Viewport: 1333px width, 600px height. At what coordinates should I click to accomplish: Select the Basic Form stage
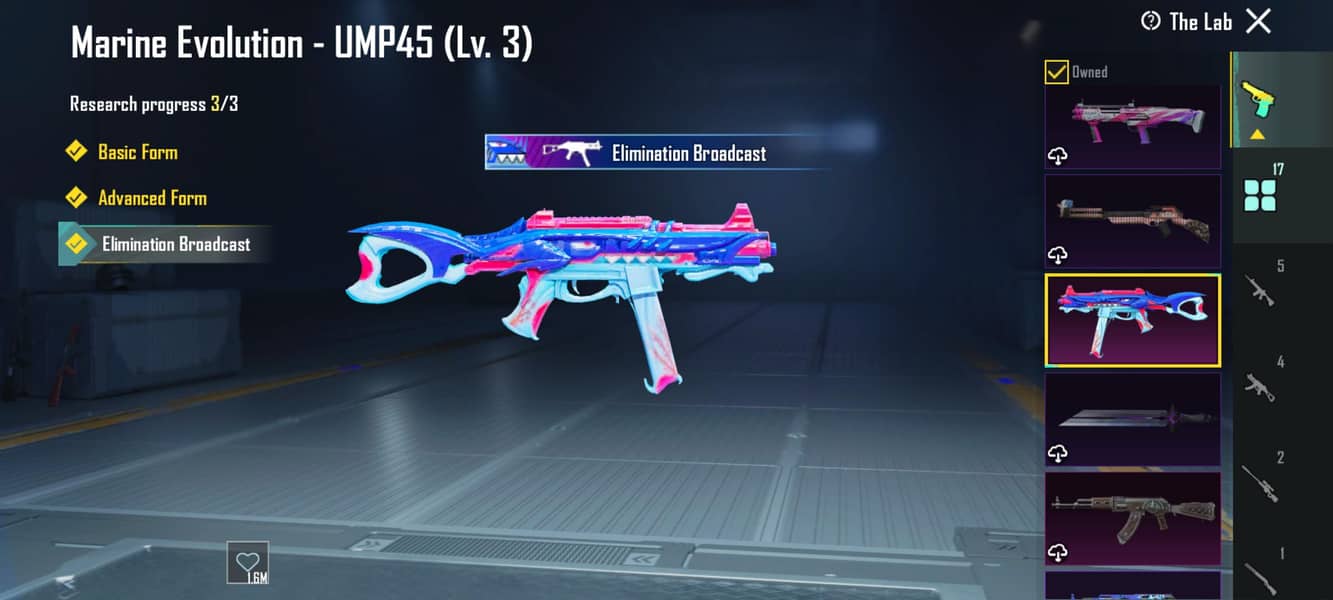click(137, 152)
